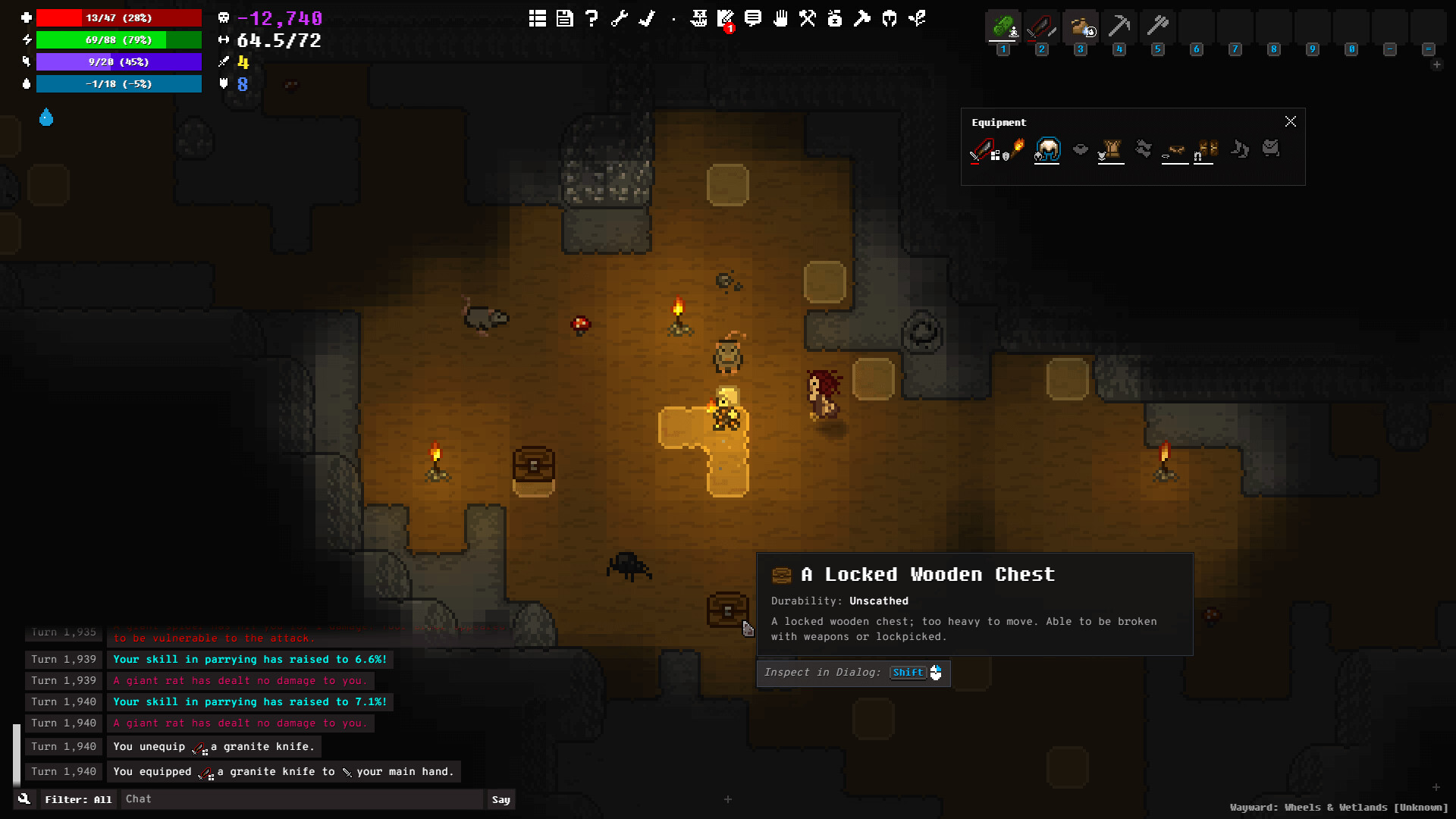The height and width of the screenshot is (819, 1456).
Task: Click the chat search magnifying glass icon
Action: (x=25, y=799)
